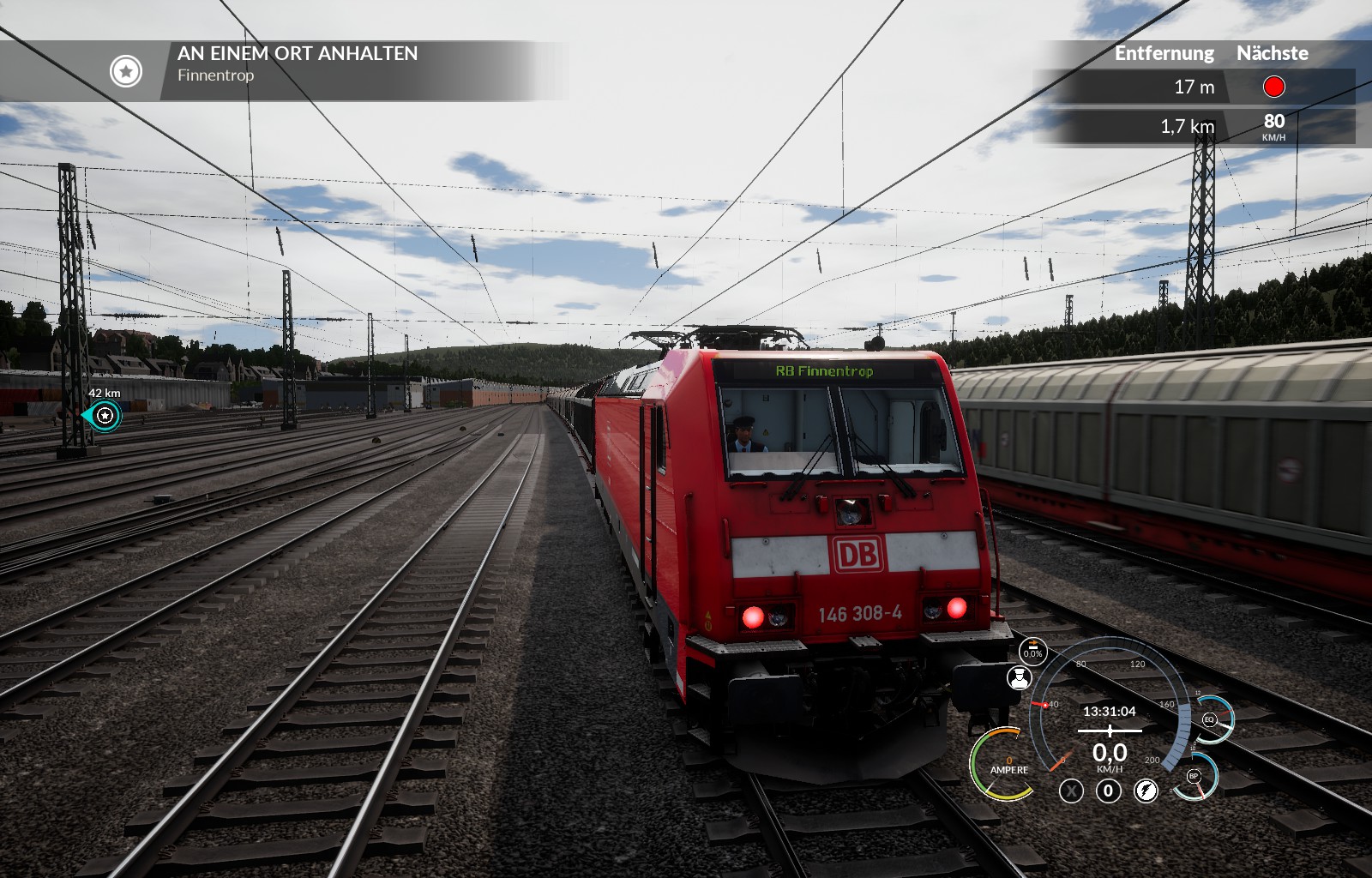Select the 80 km/h speed limit indicator

click(x=1273, y=125)
